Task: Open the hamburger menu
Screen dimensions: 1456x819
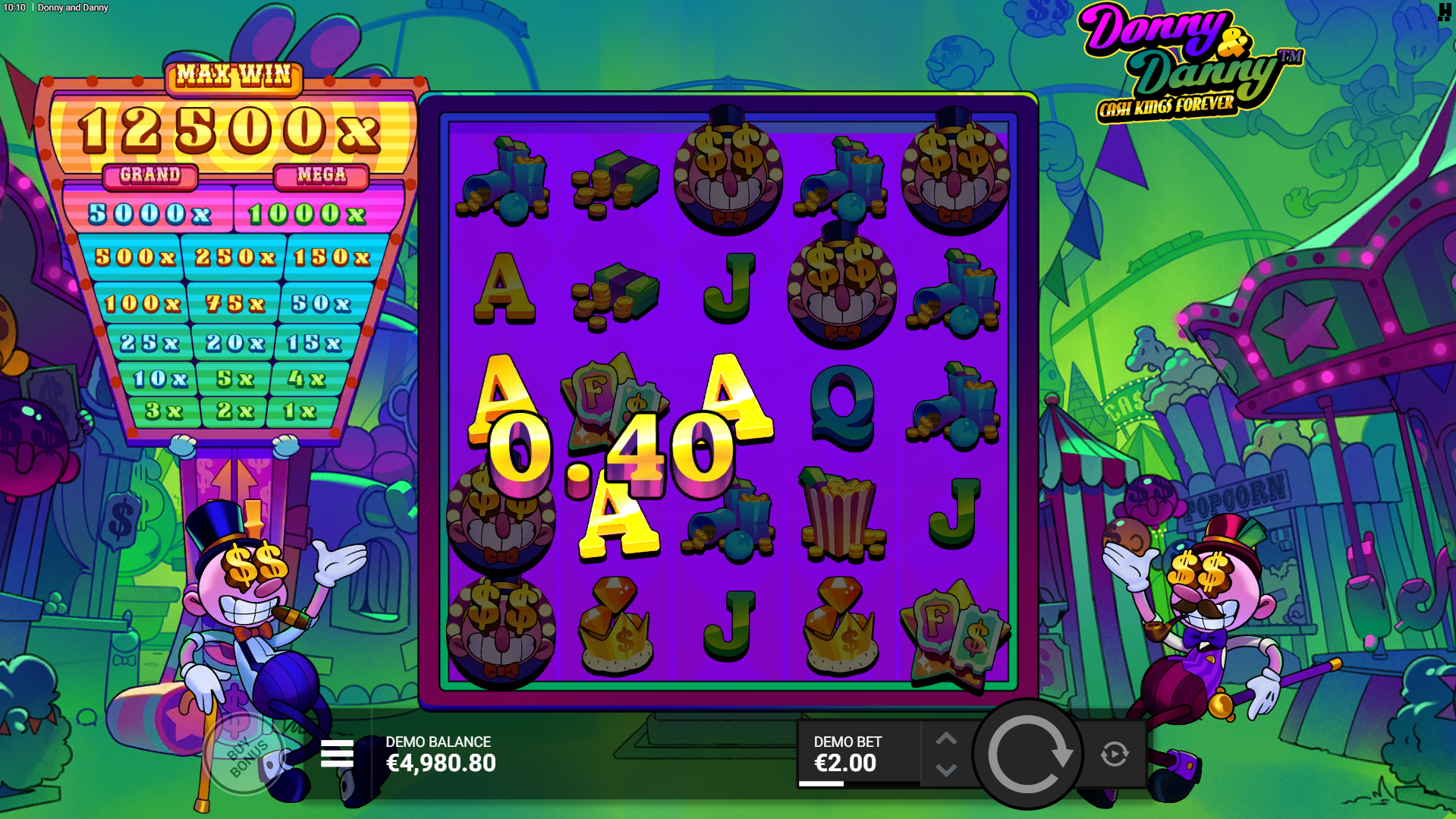Action: coord(337,754)
